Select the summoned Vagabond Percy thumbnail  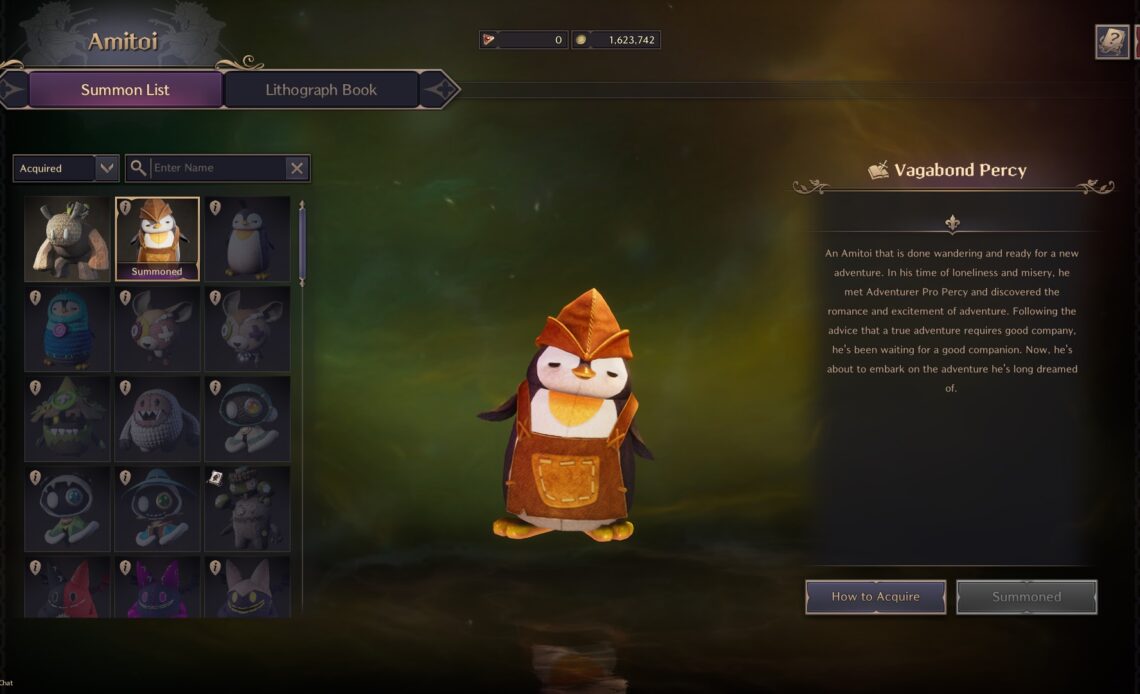(x=157, y=238)
